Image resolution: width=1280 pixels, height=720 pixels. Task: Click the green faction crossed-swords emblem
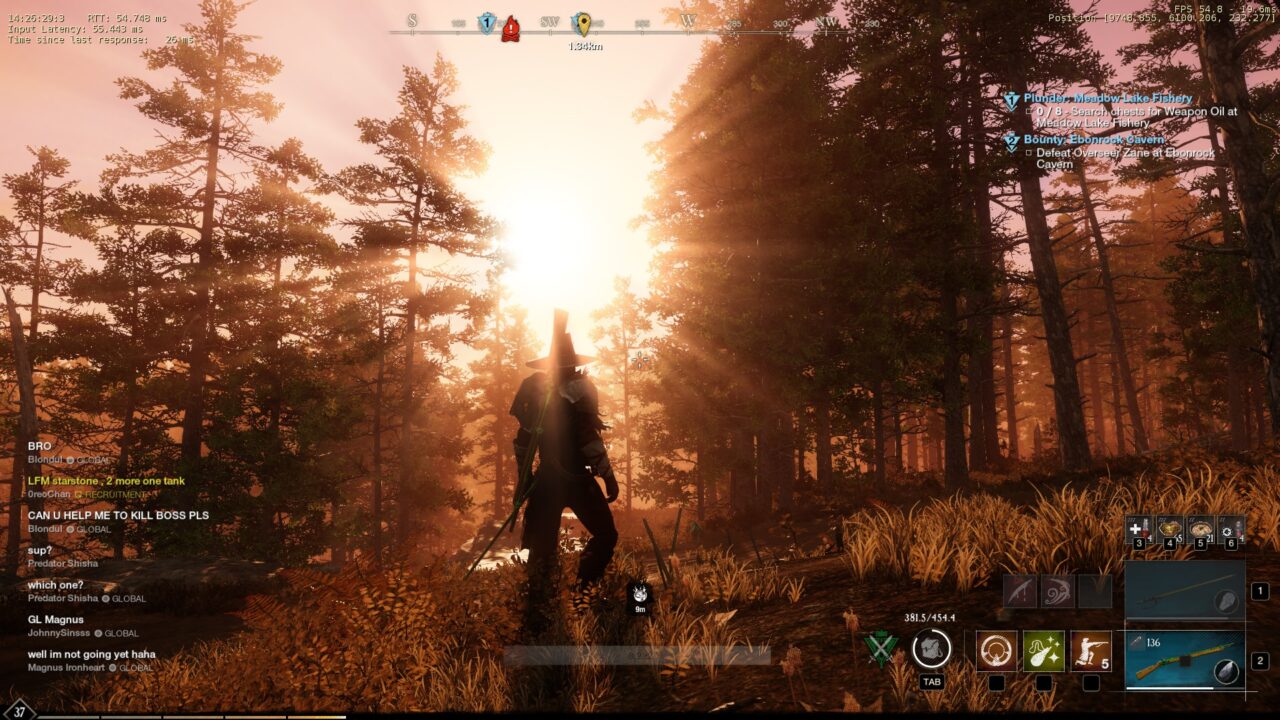(880, 649)
